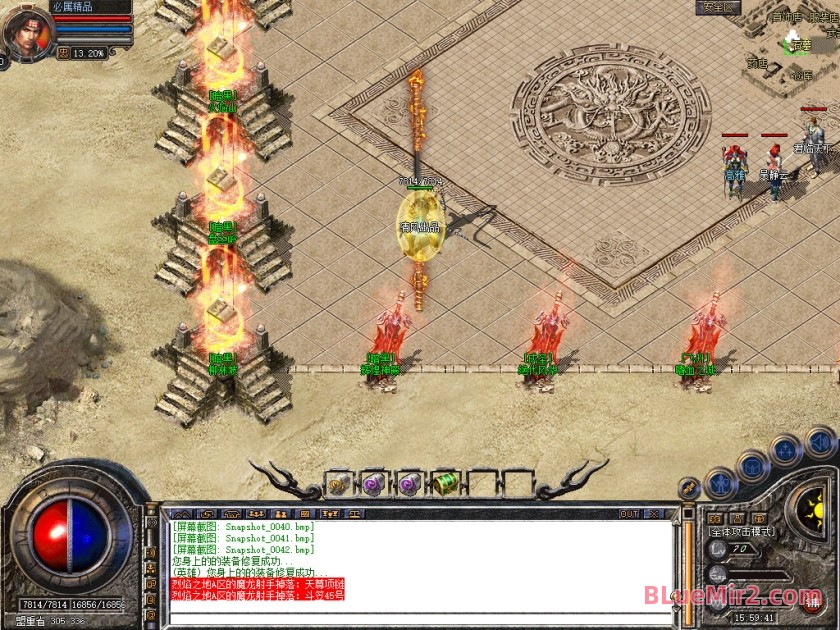The width and height of the screenshot is (840, 630).
Task: Toggle the speaker sound button
Action: coord(819,441)
